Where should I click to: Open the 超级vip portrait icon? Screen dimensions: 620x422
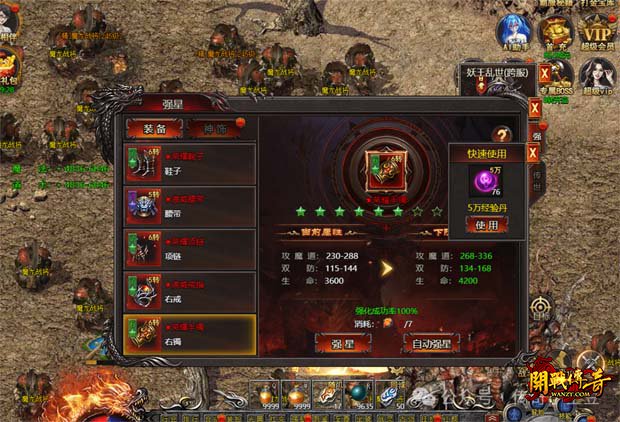click(599, 73)
